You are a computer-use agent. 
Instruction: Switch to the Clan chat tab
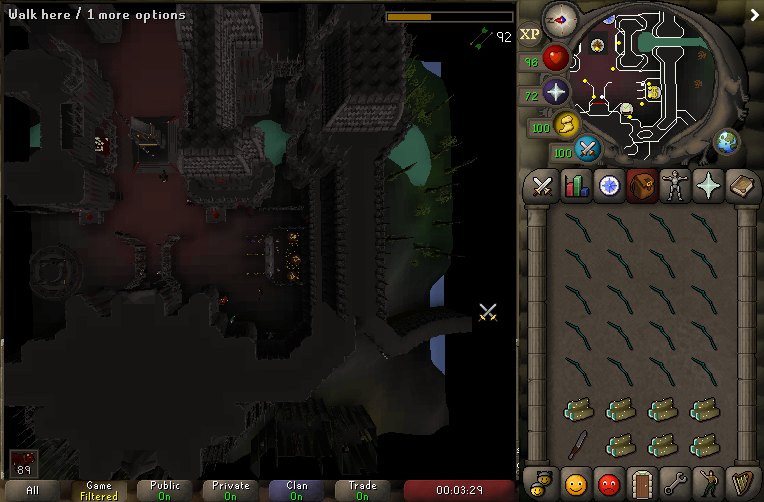tap(297, 490)
